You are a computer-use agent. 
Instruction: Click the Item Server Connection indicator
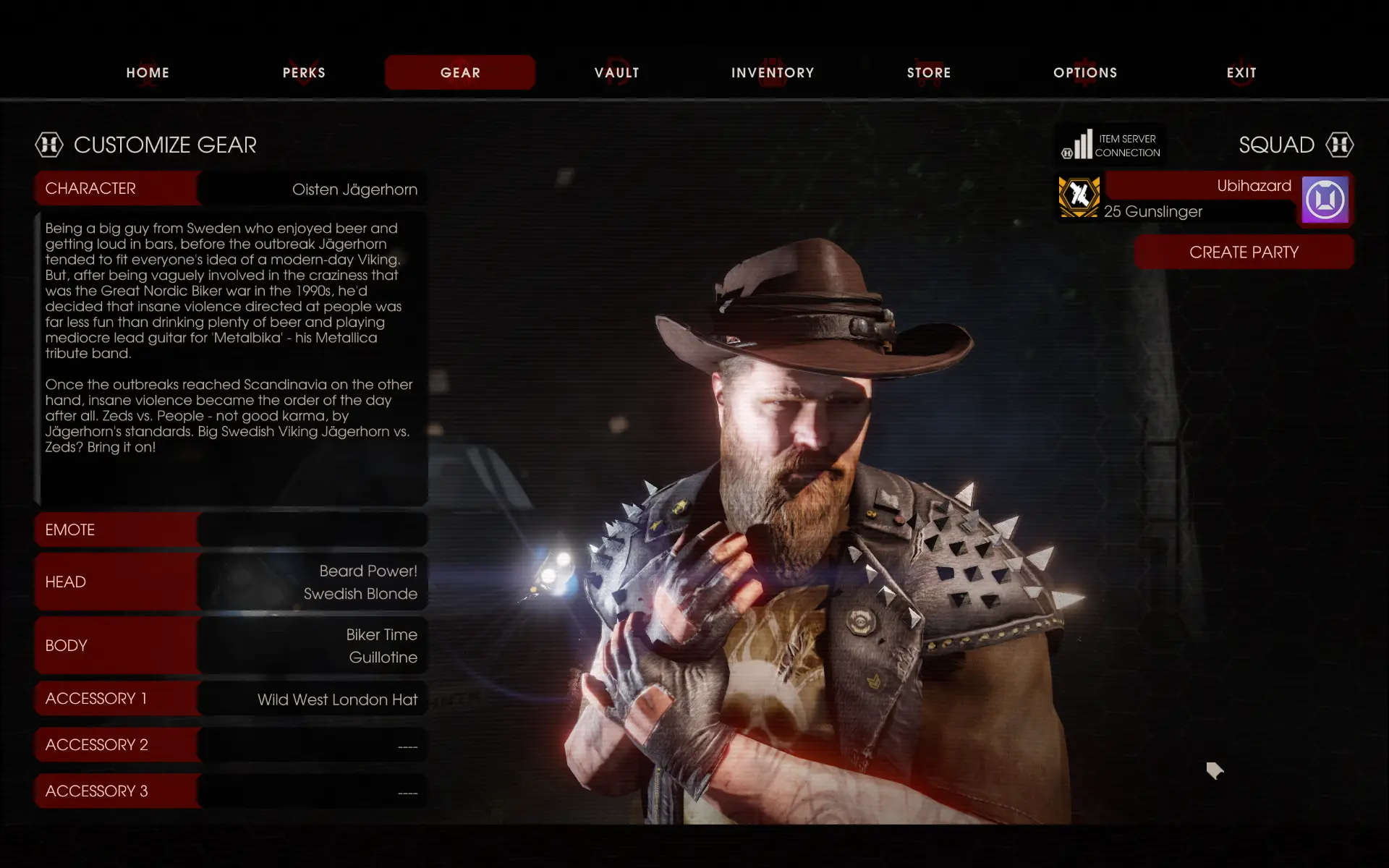click(x=1111, y=145)
